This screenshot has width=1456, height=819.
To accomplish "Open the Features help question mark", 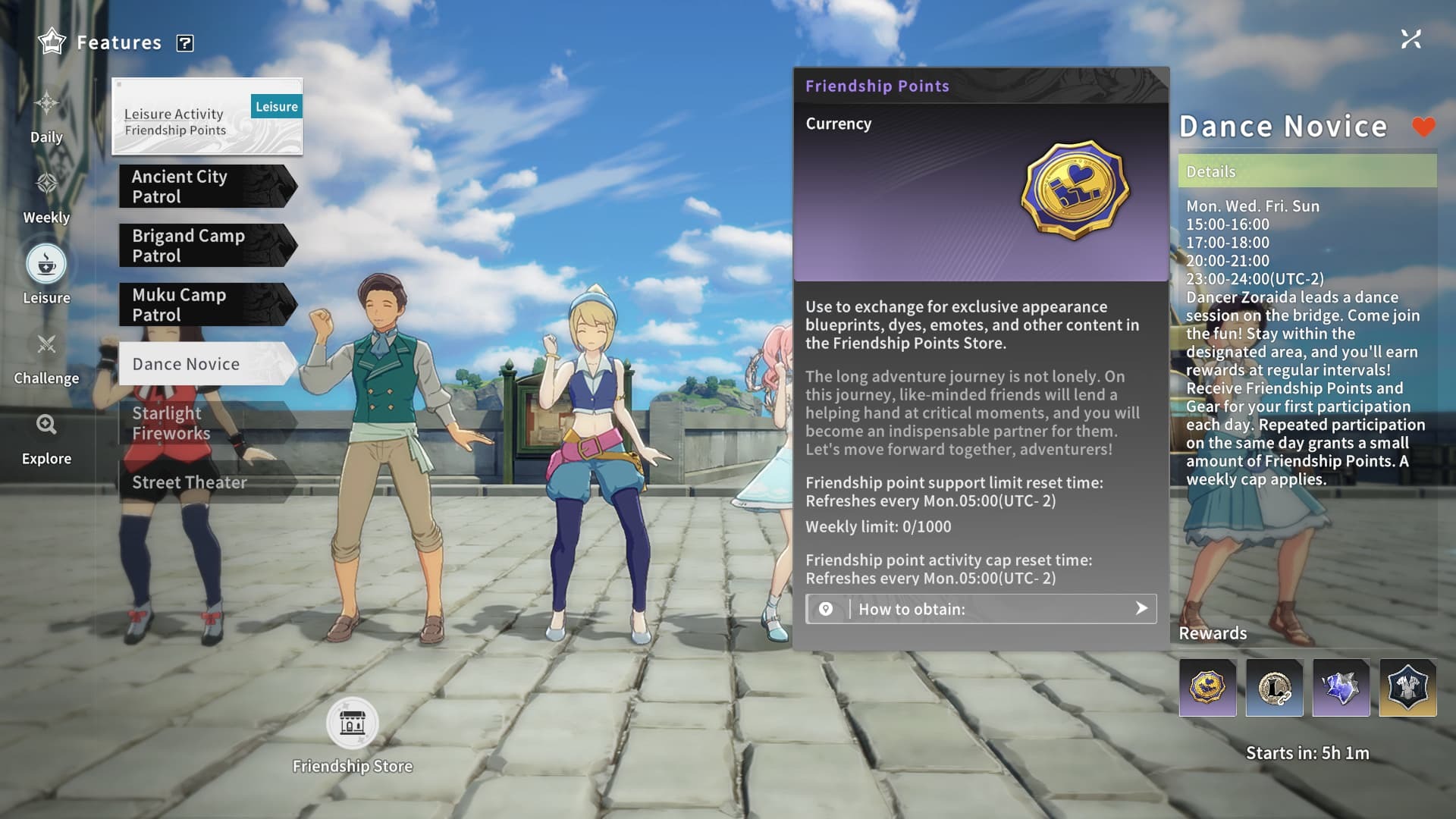I will click(184, 43).
